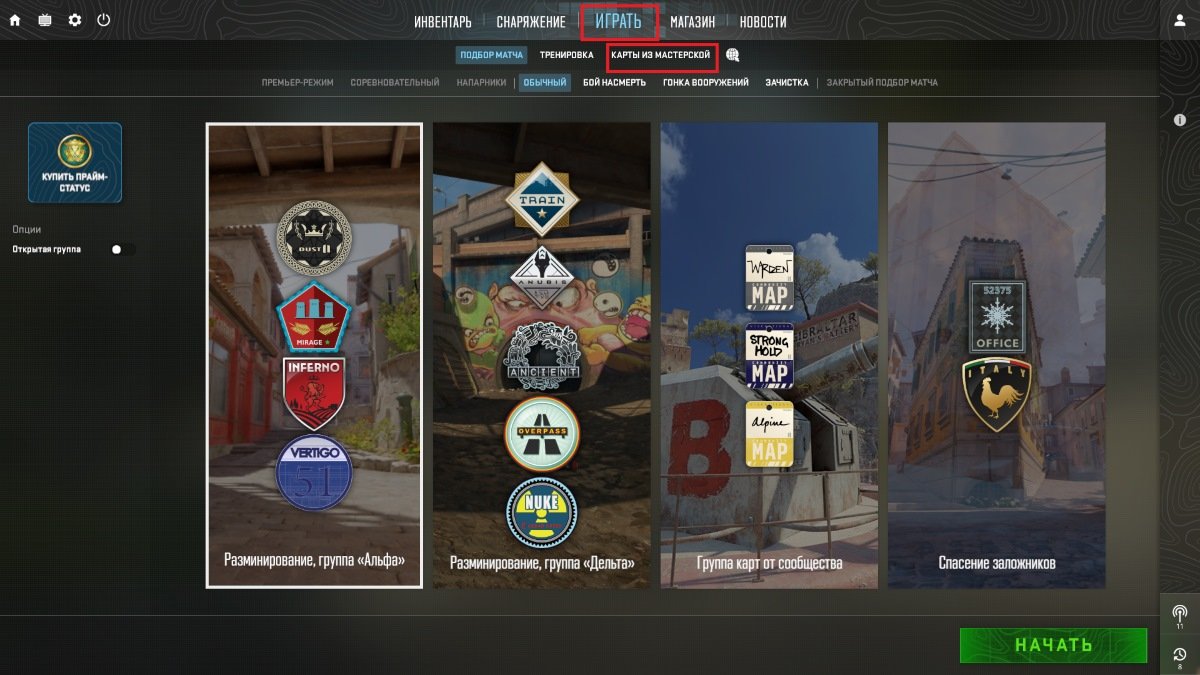The height and width of the screenshot is (675, 1200).
Task: Switch to the ЗАЧИСТКА mode
Action: (787, 83)
